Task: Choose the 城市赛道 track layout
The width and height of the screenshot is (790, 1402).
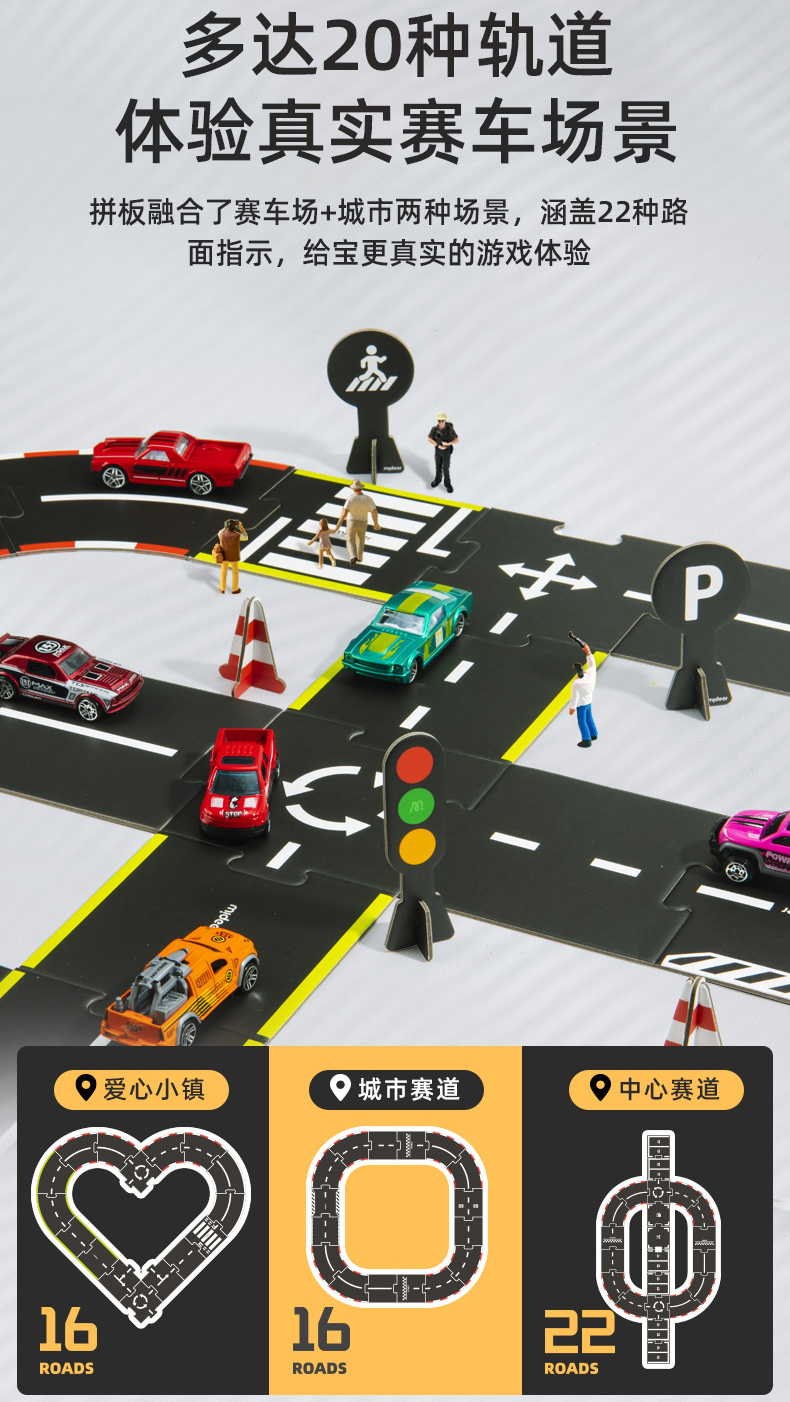Action: click(x=396, y=1220)
